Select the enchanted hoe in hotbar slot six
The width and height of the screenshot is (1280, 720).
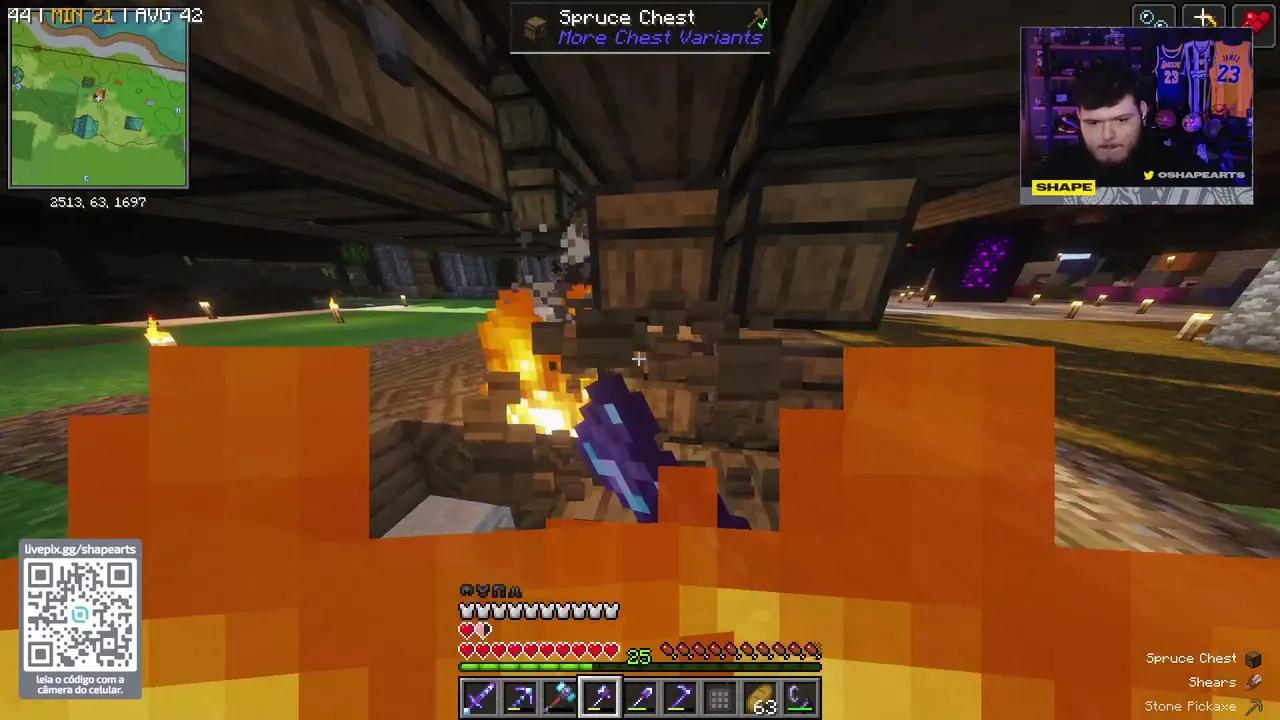pos(678,697)
